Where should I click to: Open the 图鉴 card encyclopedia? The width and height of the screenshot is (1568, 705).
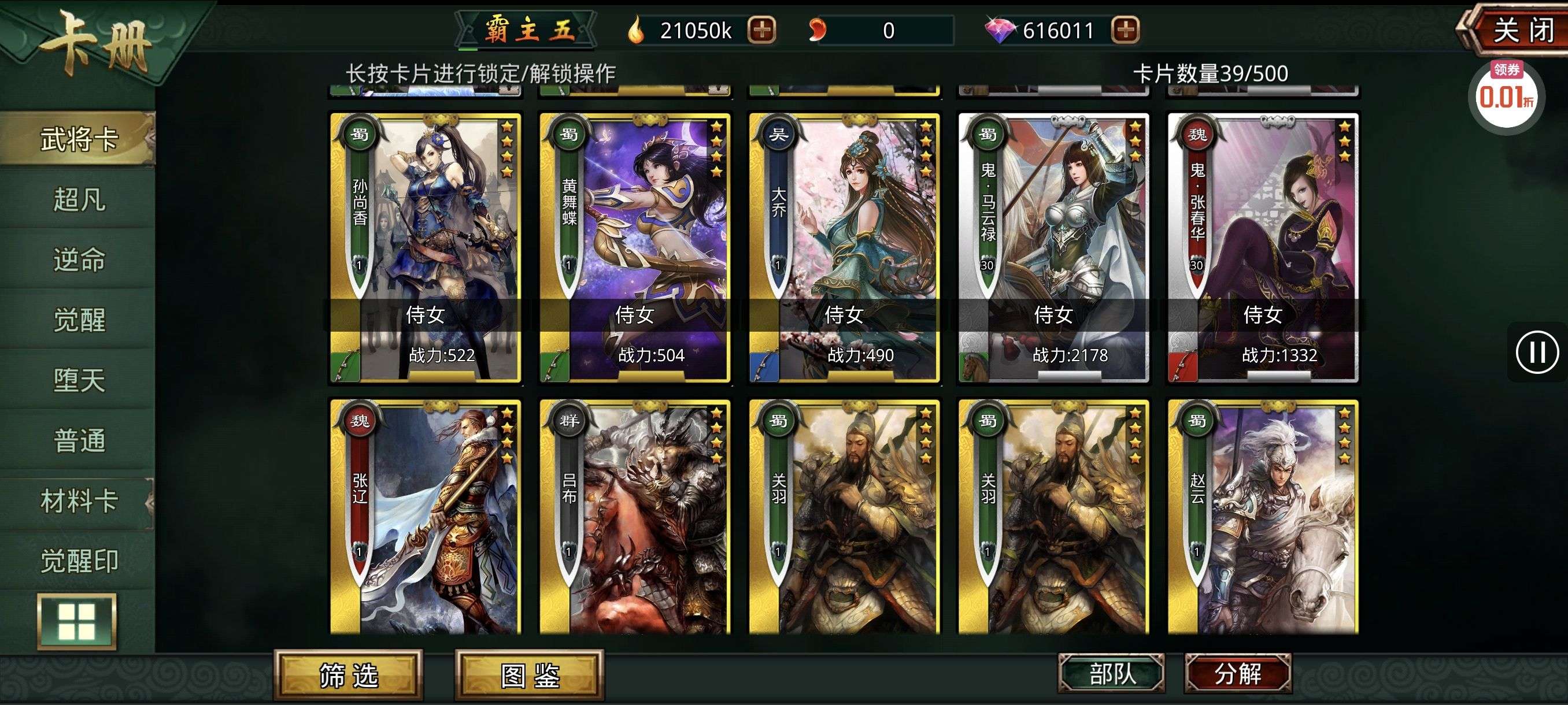point(530,675)
